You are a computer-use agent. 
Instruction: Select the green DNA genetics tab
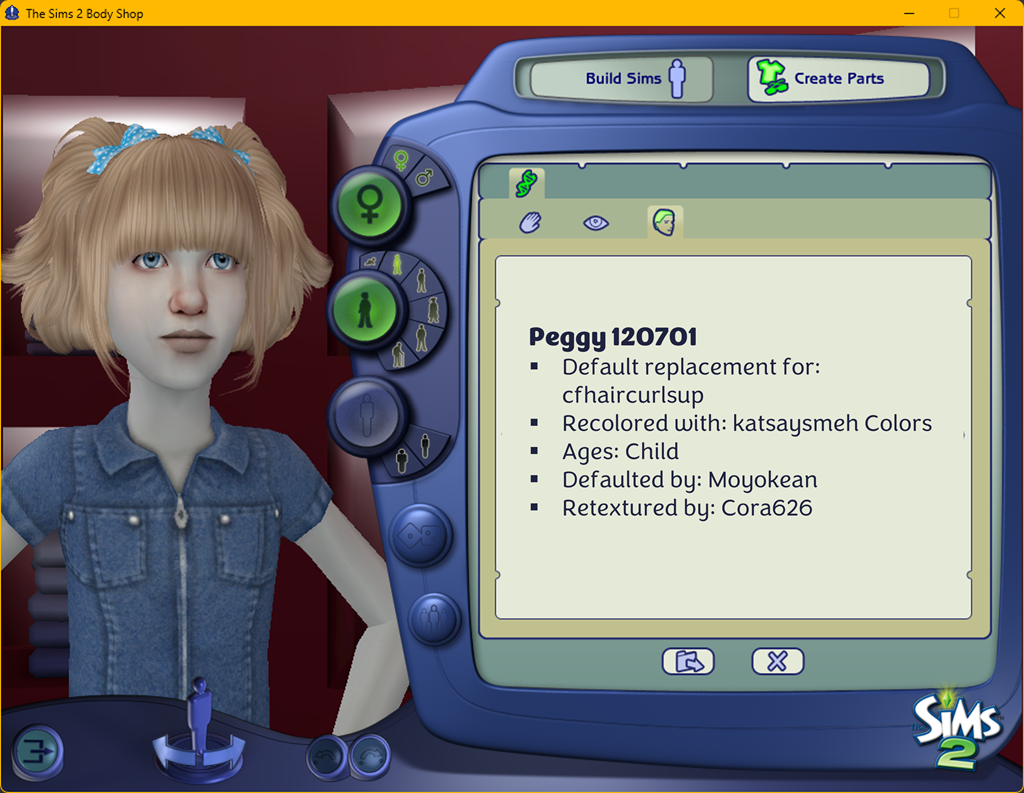pos(526,183)
